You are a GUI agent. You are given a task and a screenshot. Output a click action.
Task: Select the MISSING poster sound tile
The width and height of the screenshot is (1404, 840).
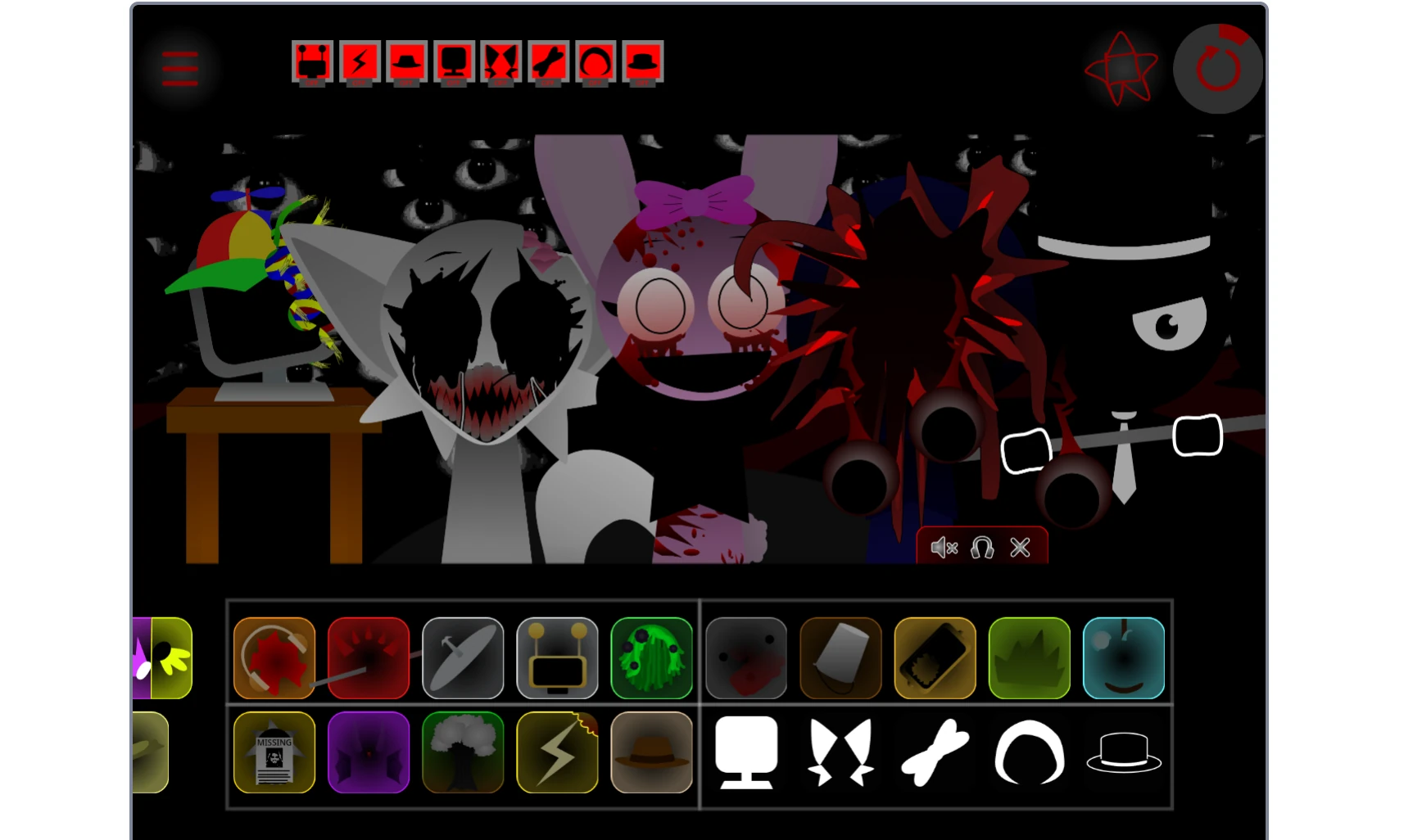(274, 752)
